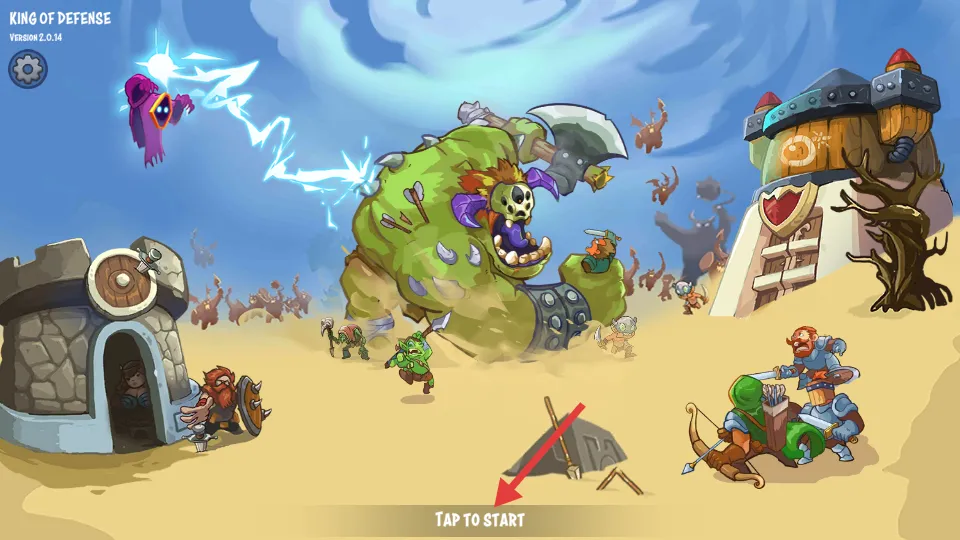Open the gear settings icon

tap(28, 69)
